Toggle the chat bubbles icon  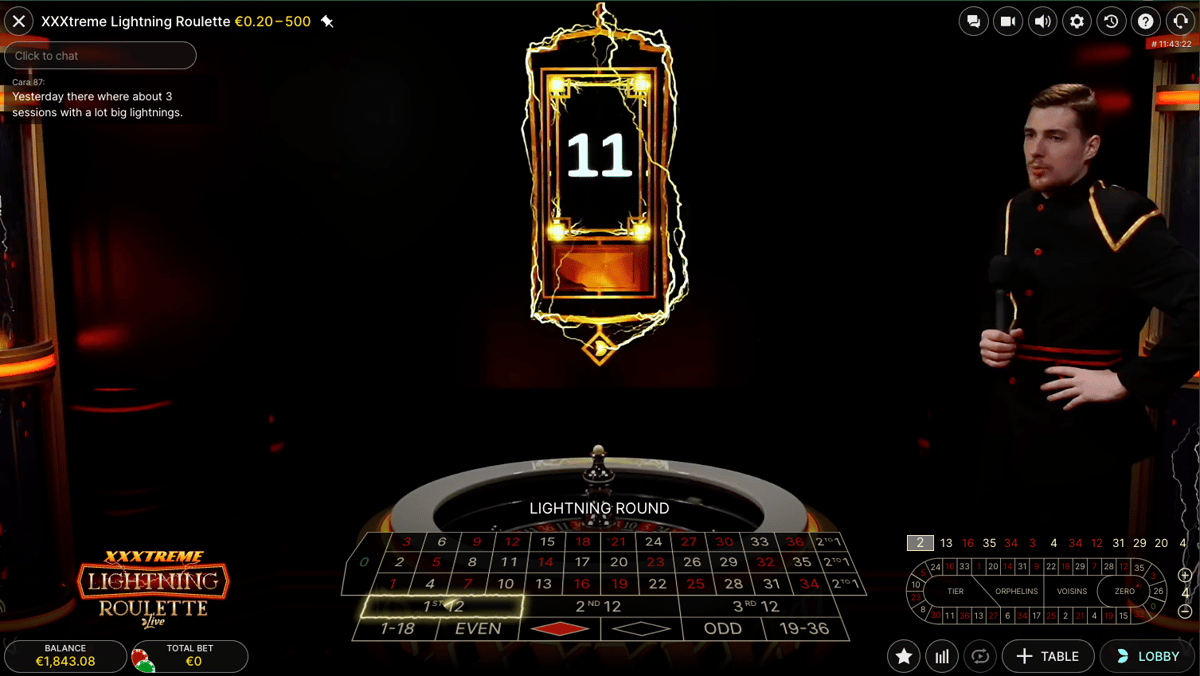coord(973,21)
